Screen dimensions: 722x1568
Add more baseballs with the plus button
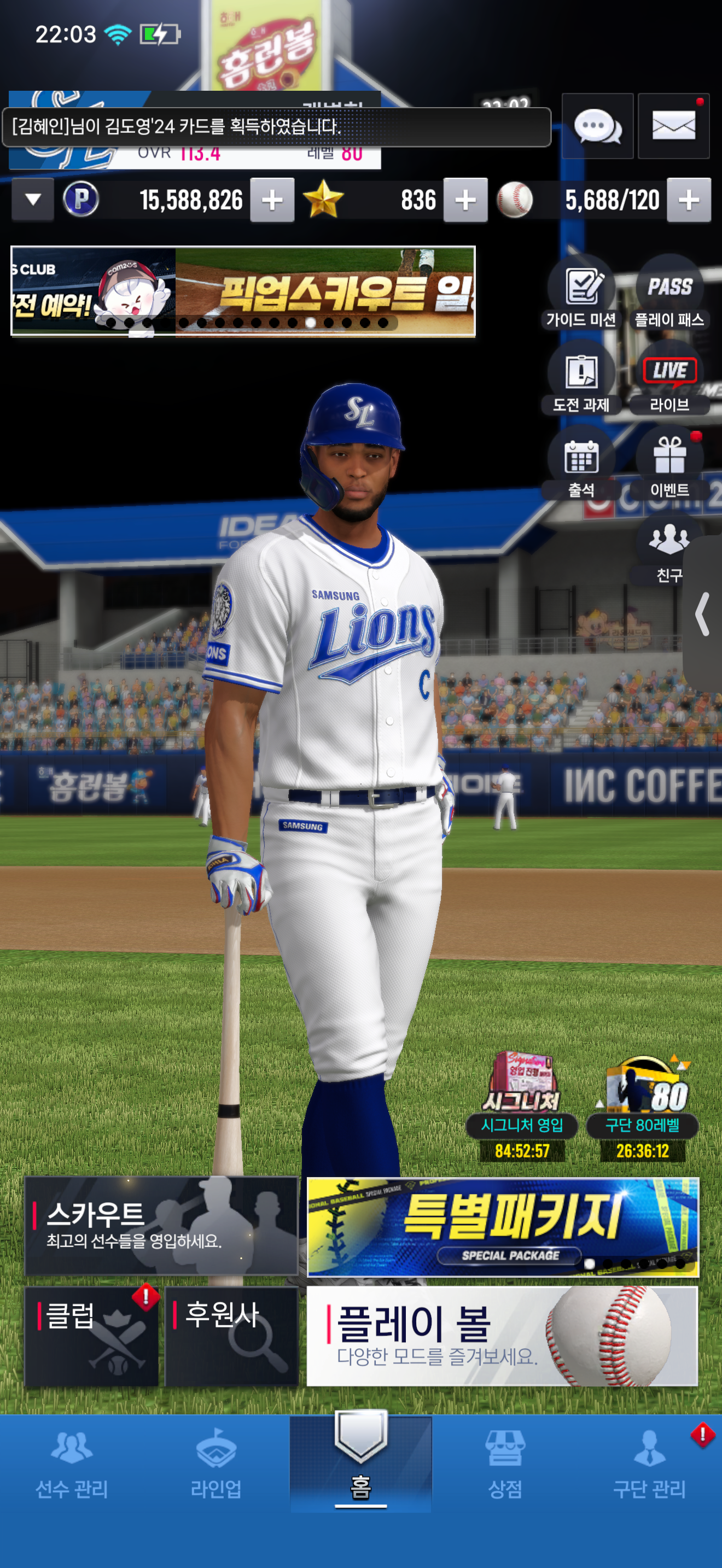point(689,200)
